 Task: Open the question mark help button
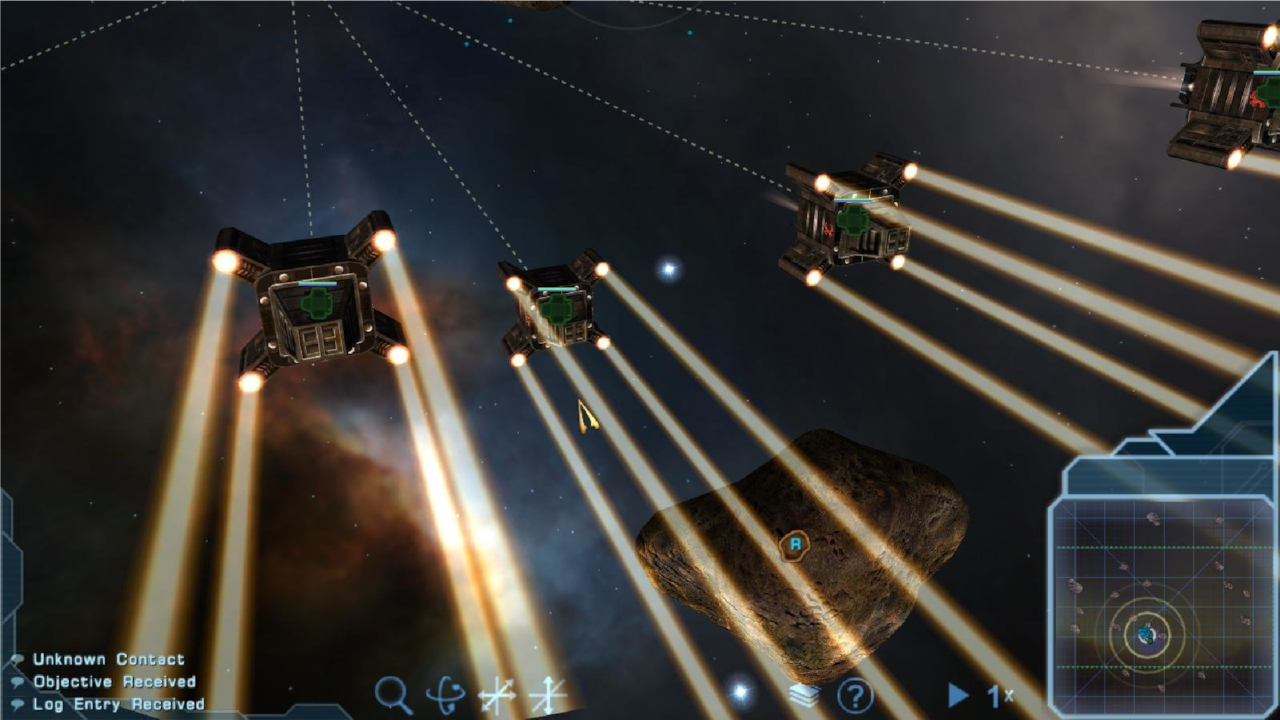point(855,695)
